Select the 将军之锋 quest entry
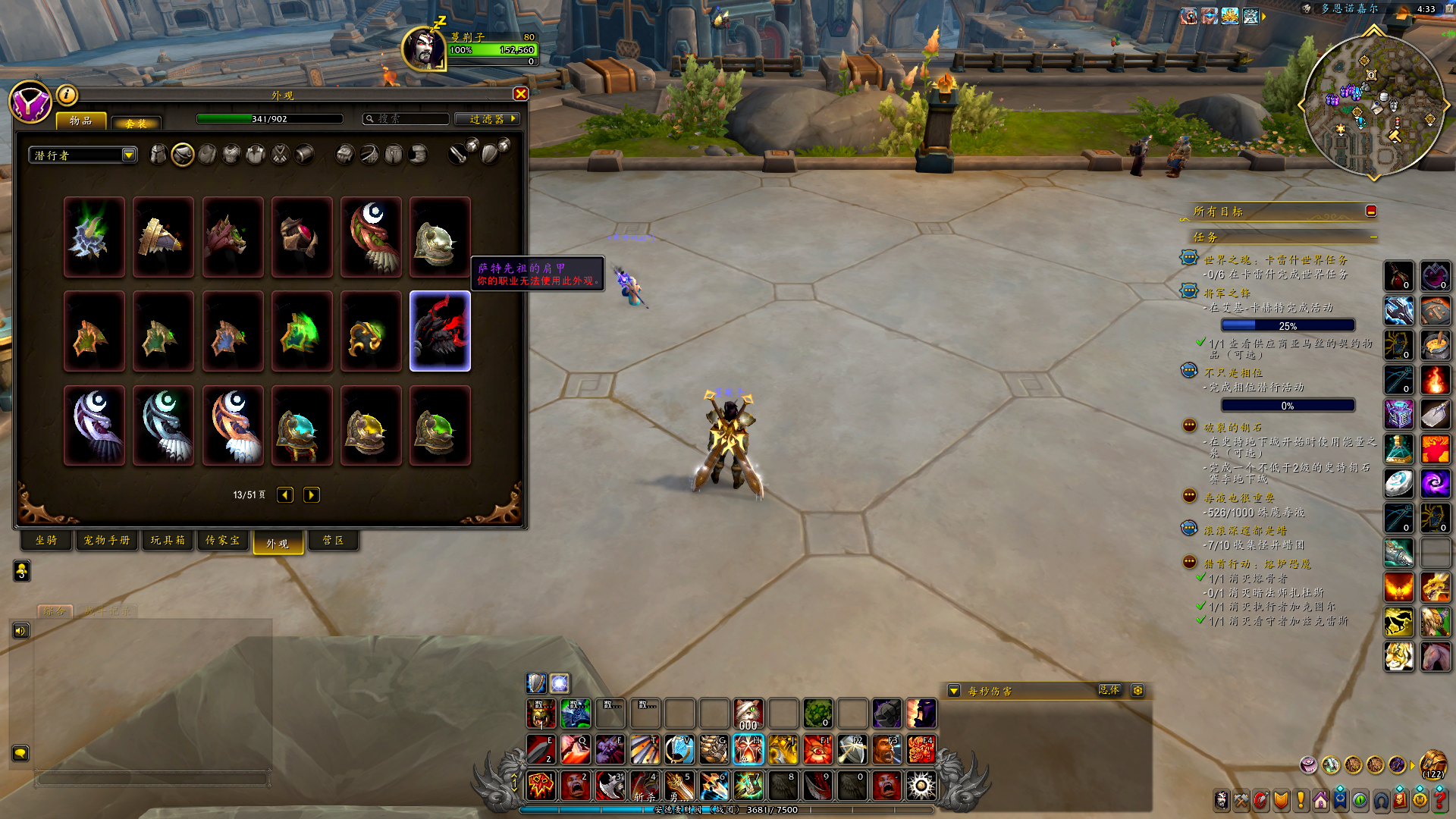The height and width of the screenshot is (819, 1456). click(1227, 293)
